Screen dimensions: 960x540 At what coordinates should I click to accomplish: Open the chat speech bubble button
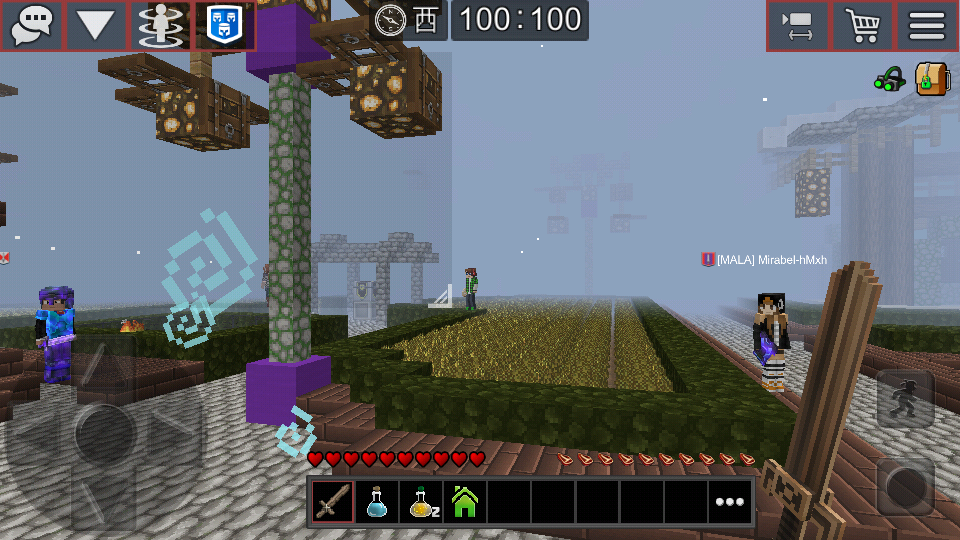[x=32, y=25]
